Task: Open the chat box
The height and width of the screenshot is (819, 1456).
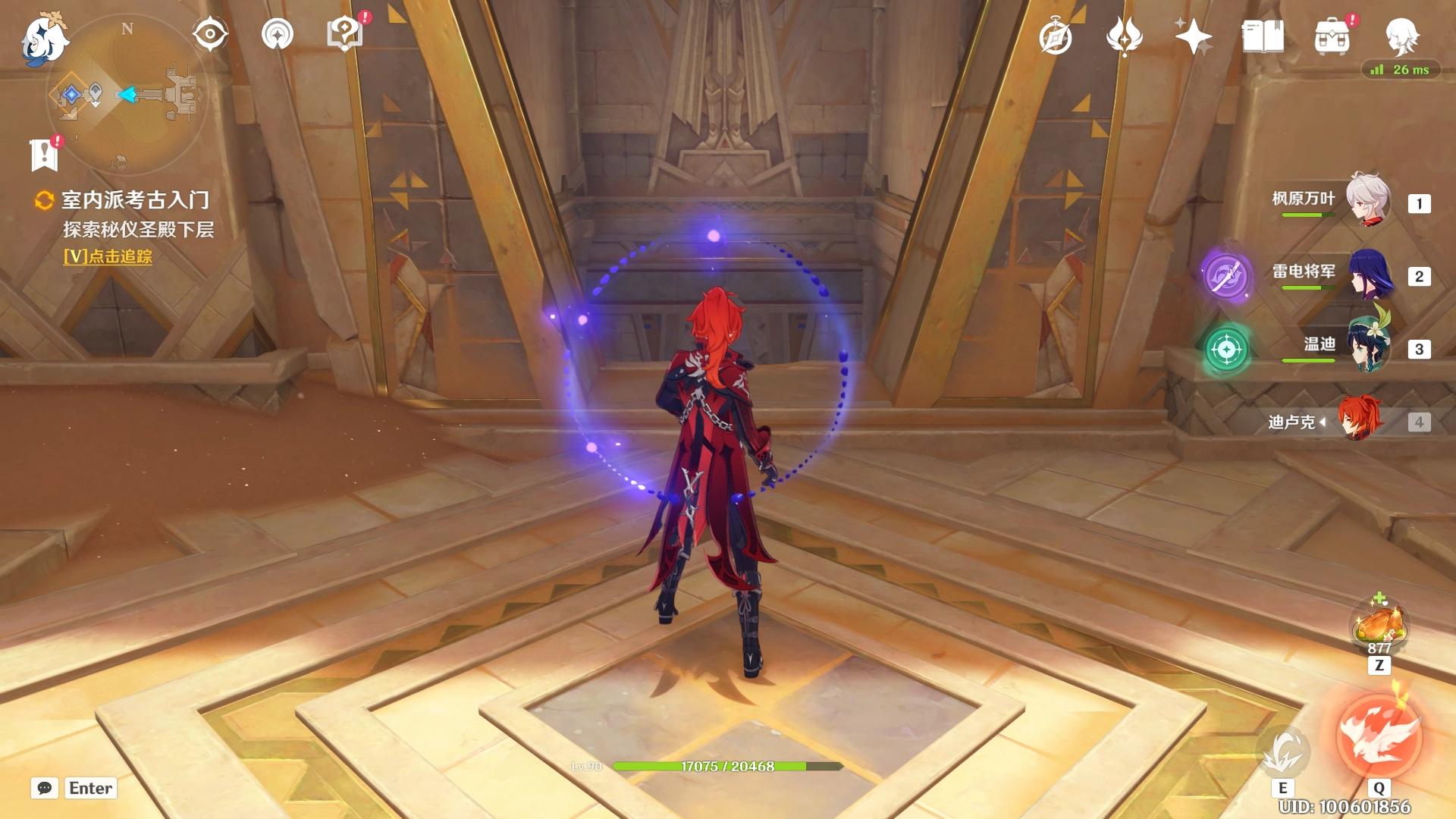Action: pyautogui.click(x=45, y=788)
